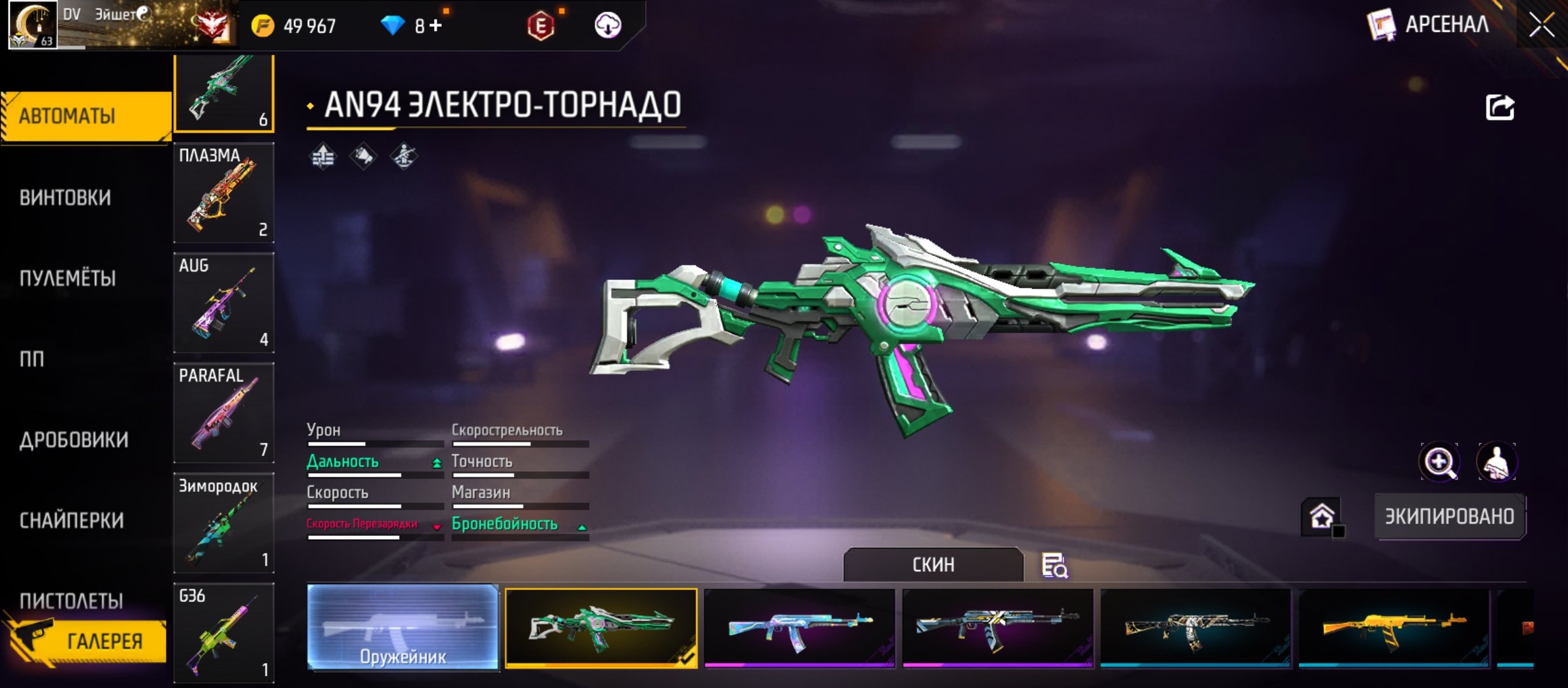This screenshot has height=688, width=1568.
Task: Select the G36 weapon thumbnail
Action: [224, 633]
